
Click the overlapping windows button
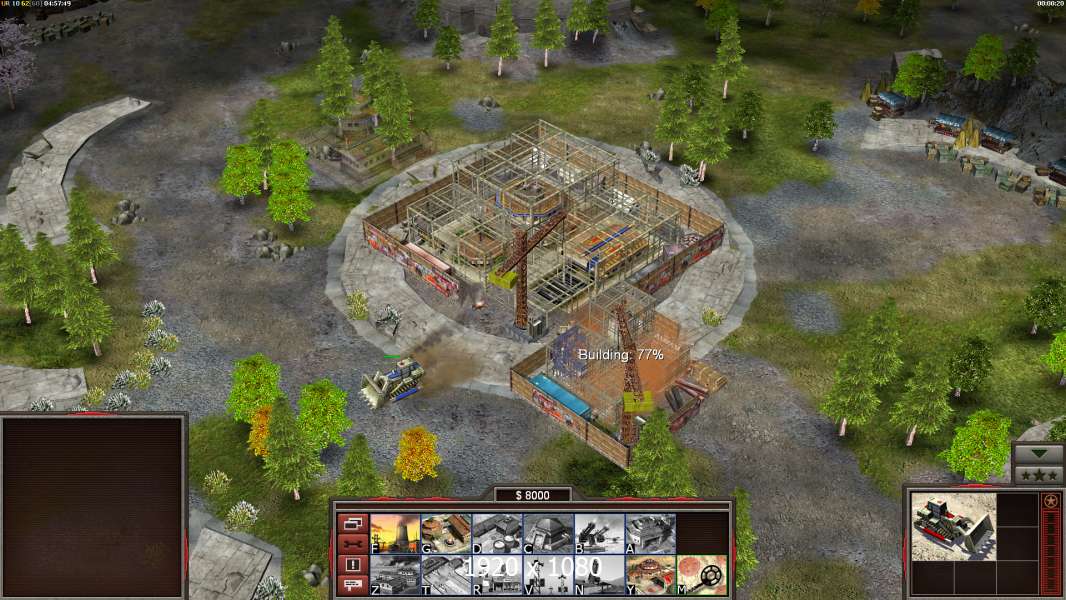(x=352, y=523)
